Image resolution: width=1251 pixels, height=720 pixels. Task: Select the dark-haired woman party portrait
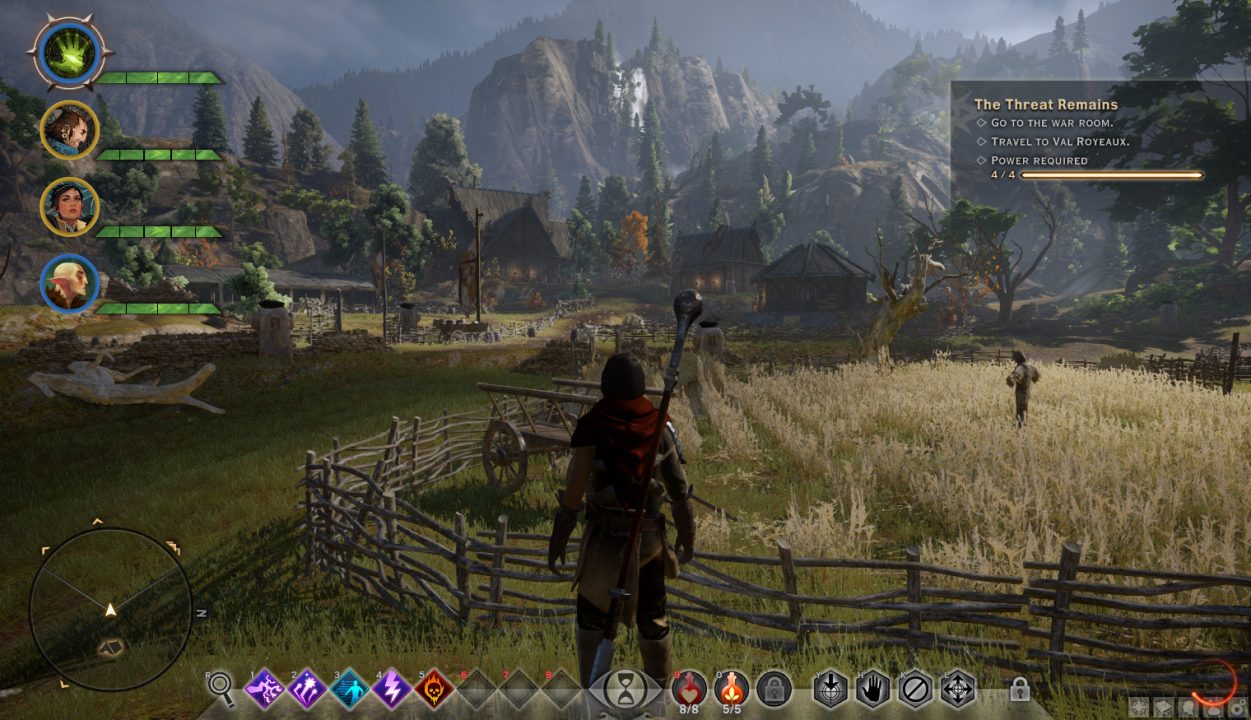point(69,207)
